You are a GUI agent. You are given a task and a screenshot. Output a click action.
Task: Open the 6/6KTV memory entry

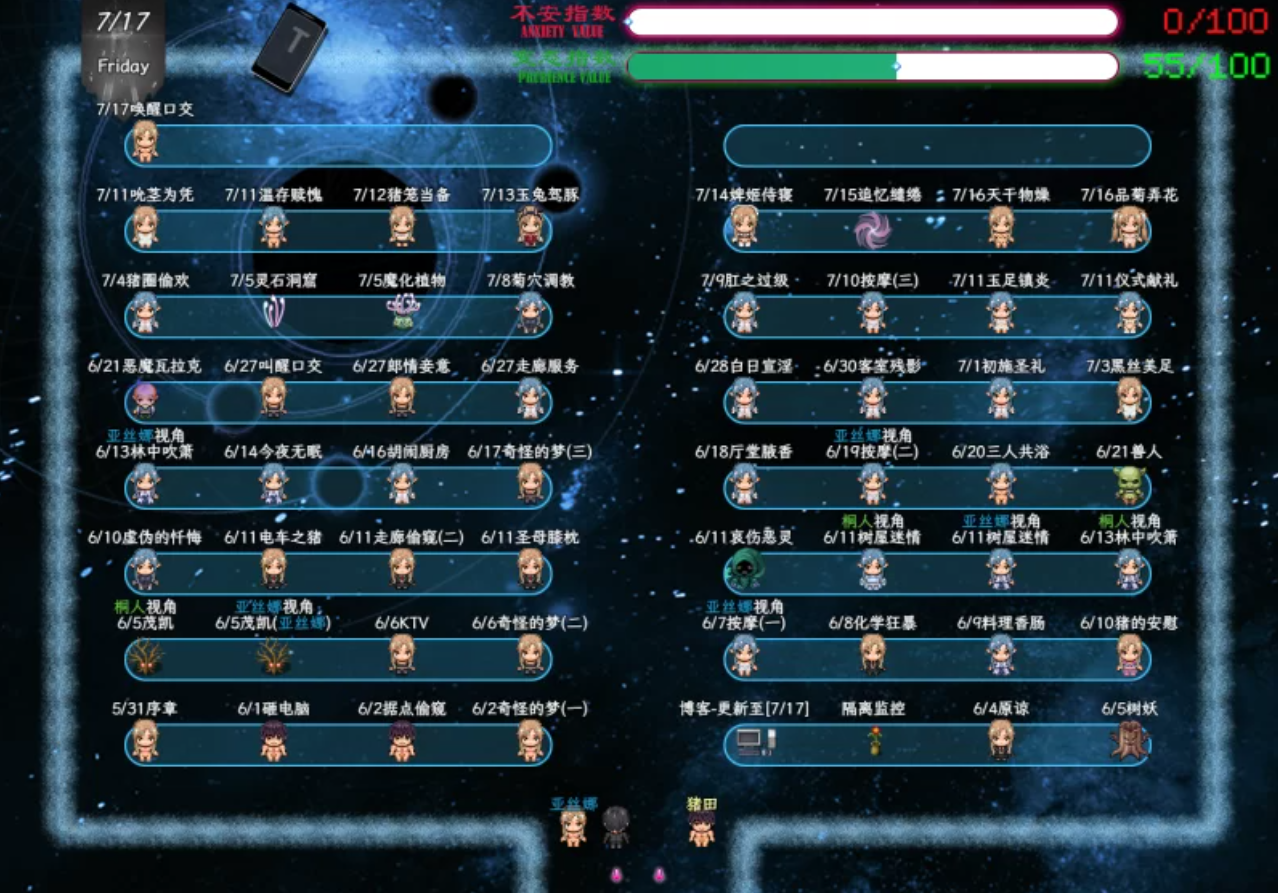[x=402, y=656]
